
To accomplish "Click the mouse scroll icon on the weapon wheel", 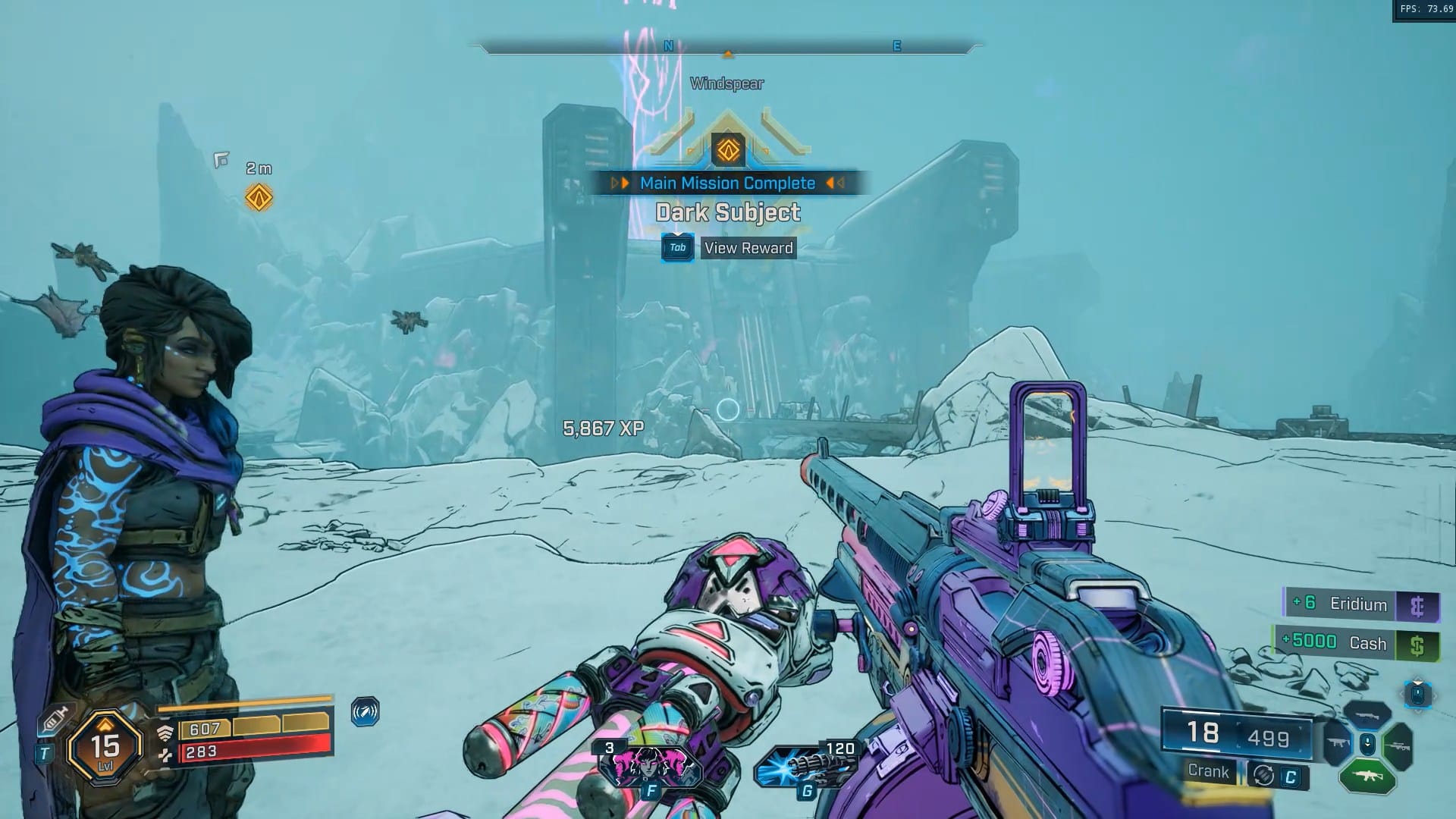I will [1367, 745].
